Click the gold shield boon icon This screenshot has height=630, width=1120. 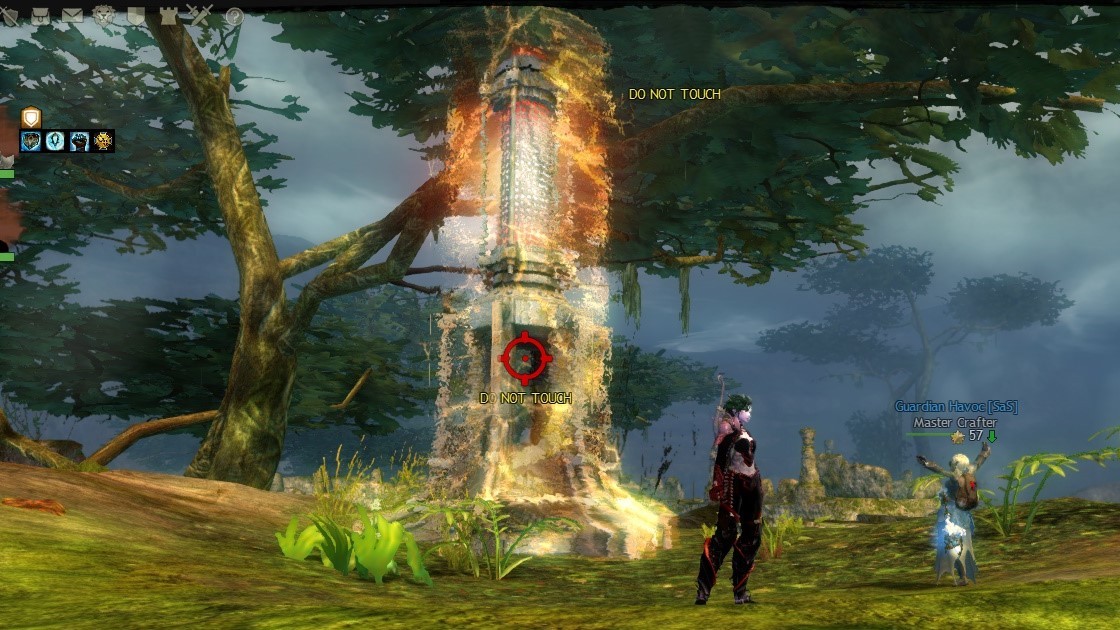point(30,117)
